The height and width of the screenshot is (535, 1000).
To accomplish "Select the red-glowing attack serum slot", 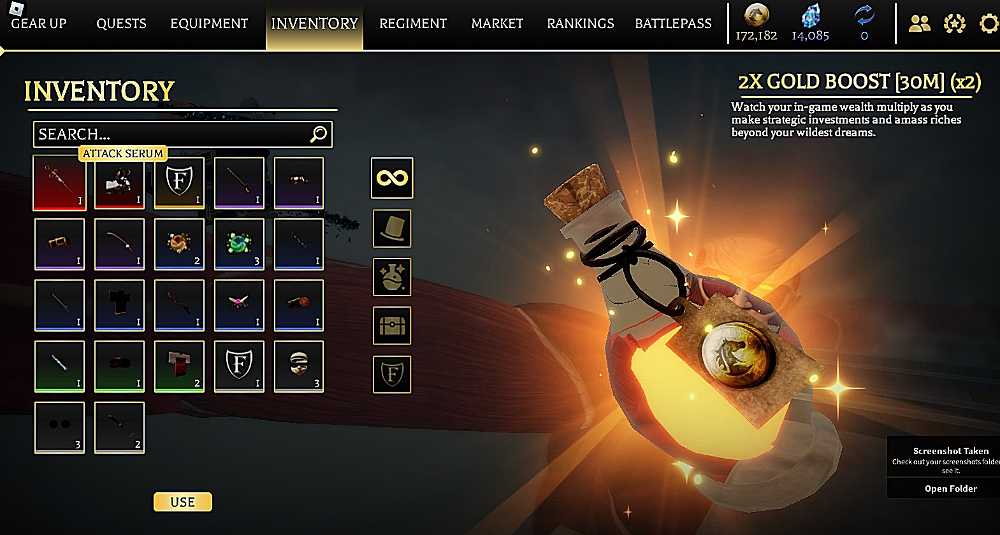I will pyautogui.click(x=59, y=183).
